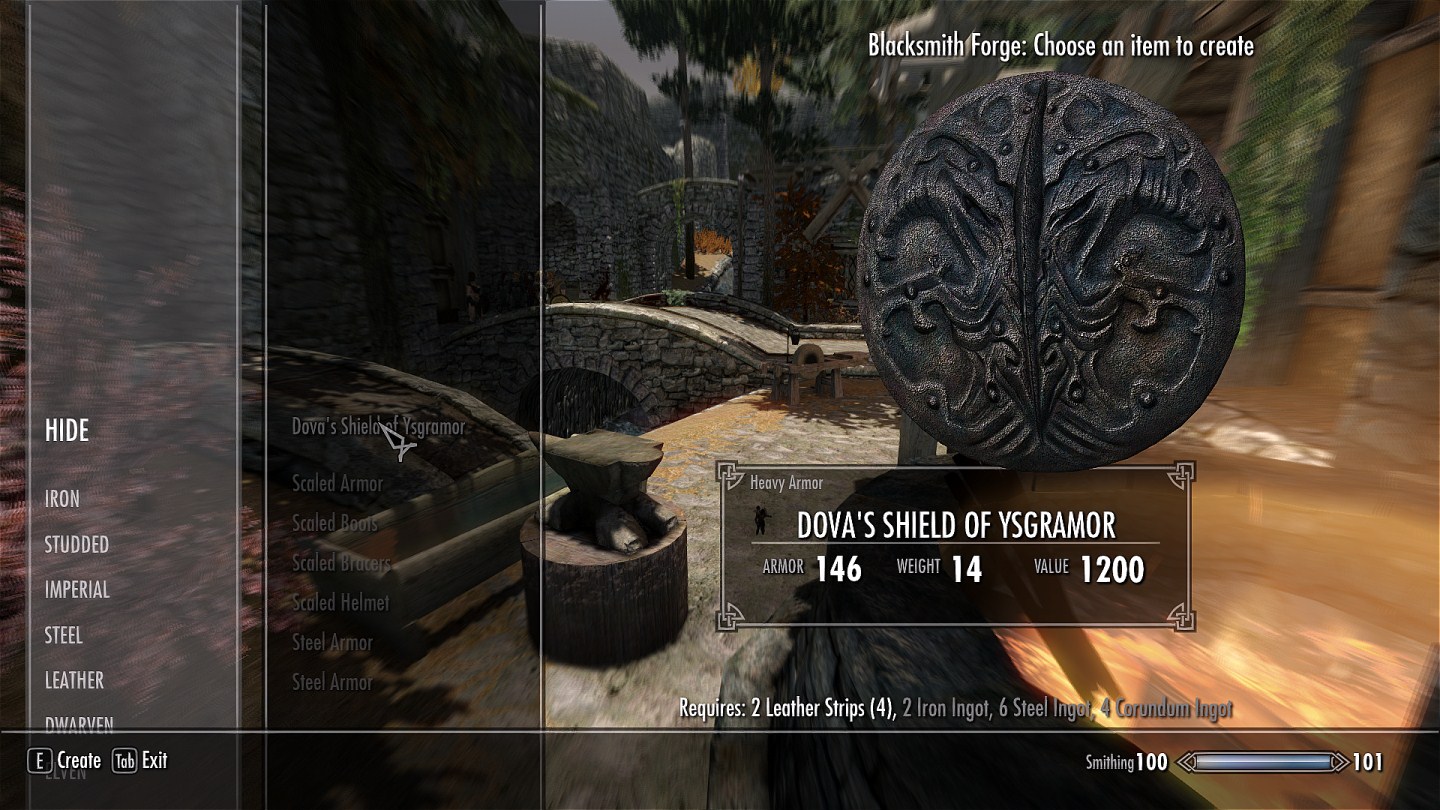The height and width of the screenshot is (810, 1440).
Task: Pick Scaled Bracers in the list
Action: point(341,563)
